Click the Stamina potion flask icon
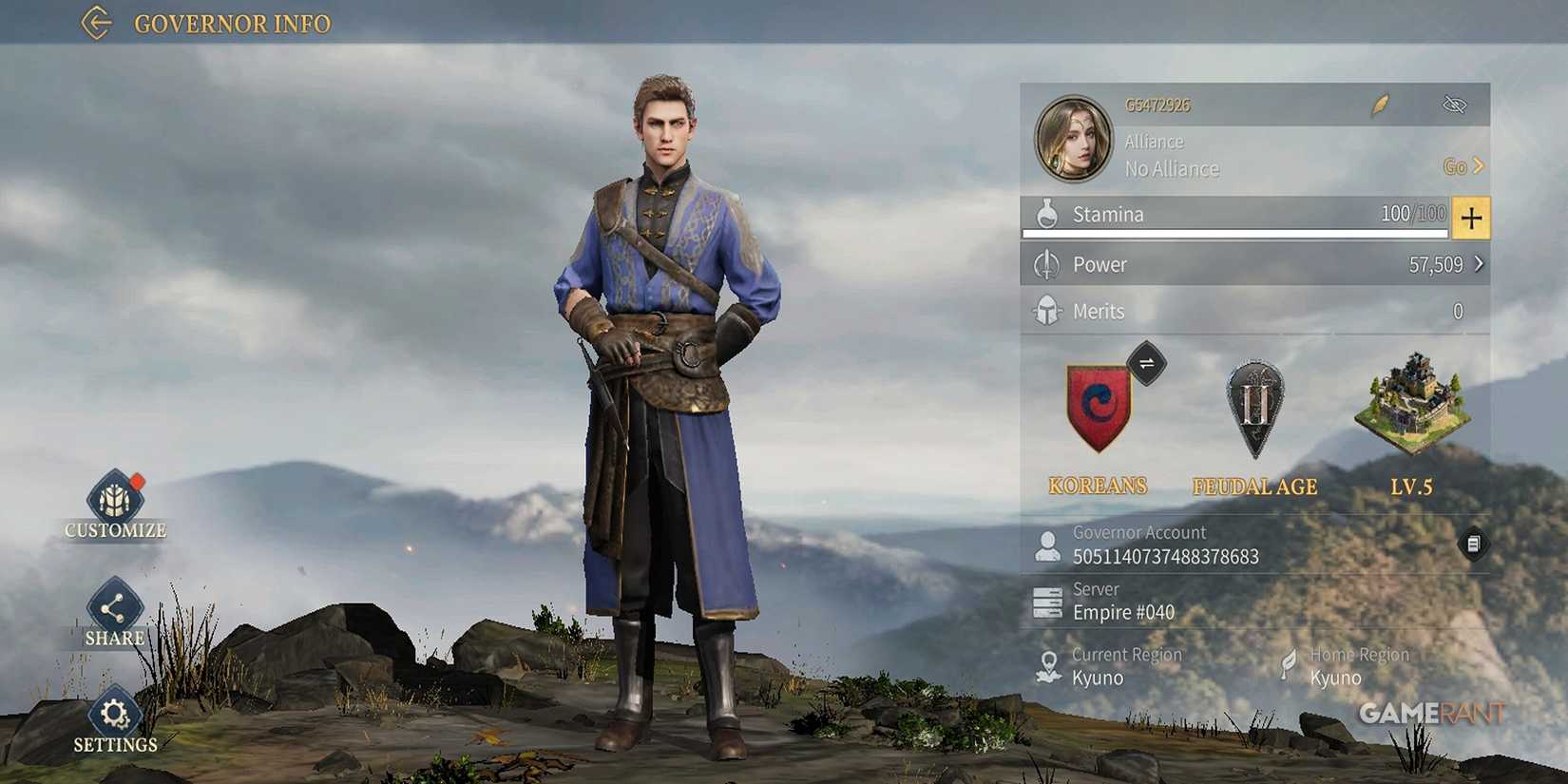 pos(1048,214)
